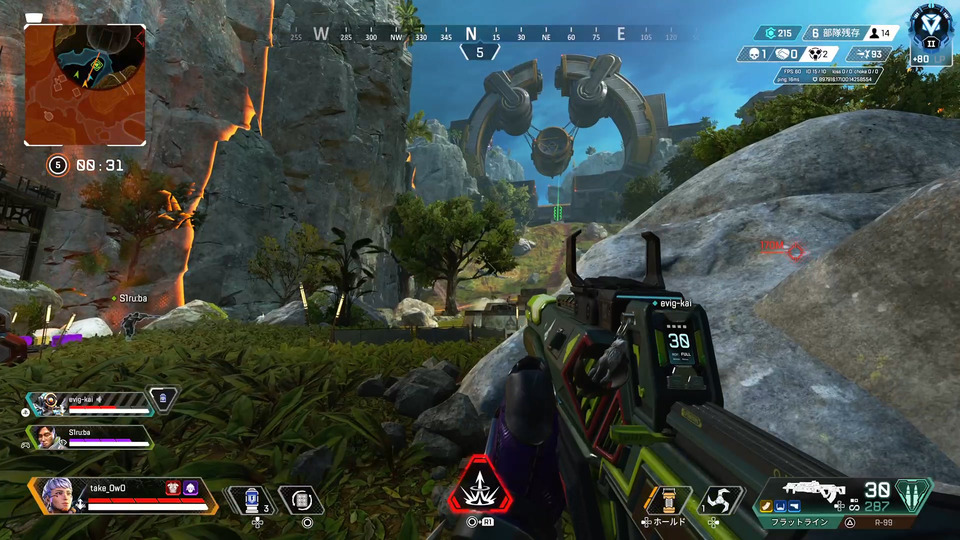Choose the grenade ordnance slot labeled ホールド

(x=668, y=500)
